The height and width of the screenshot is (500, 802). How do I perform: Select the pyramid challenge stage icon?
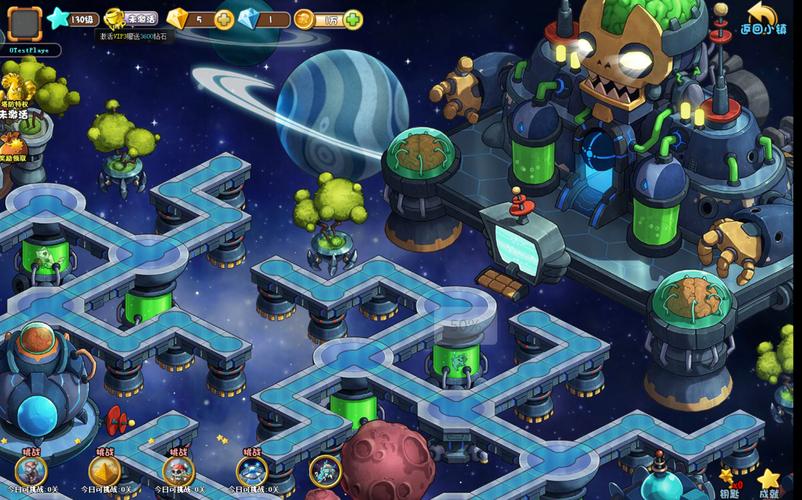coord(104,469)
